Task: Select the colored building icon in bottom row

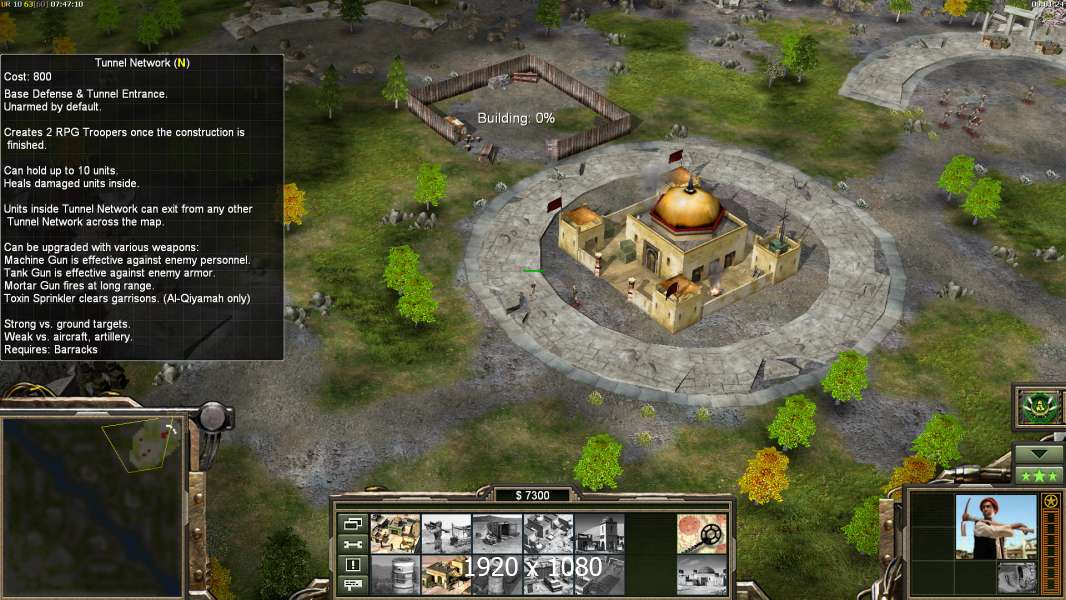Action: 446,574
